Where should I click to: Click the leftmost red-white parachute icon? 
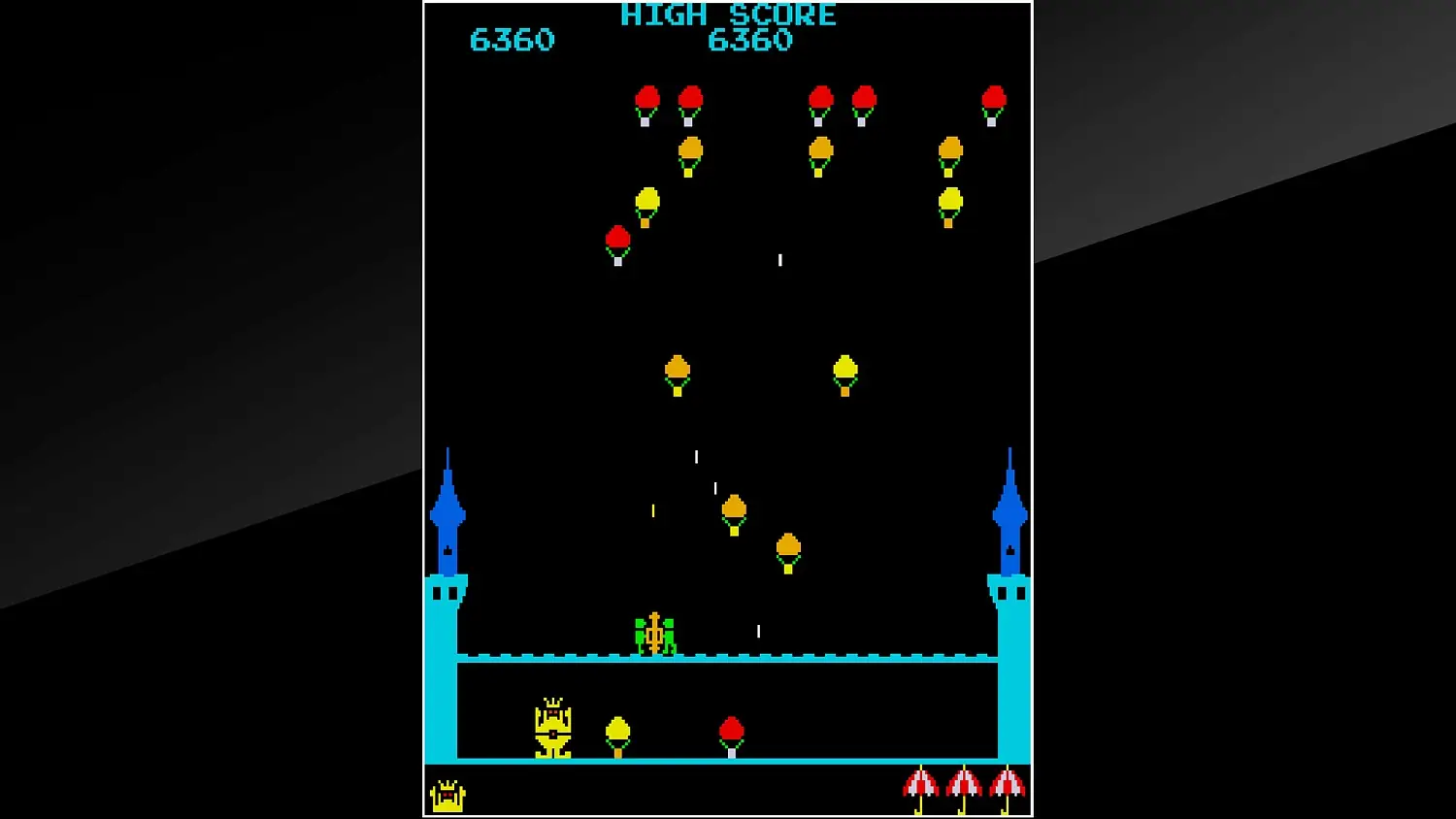pyautogui.click(x=919, y=784)
